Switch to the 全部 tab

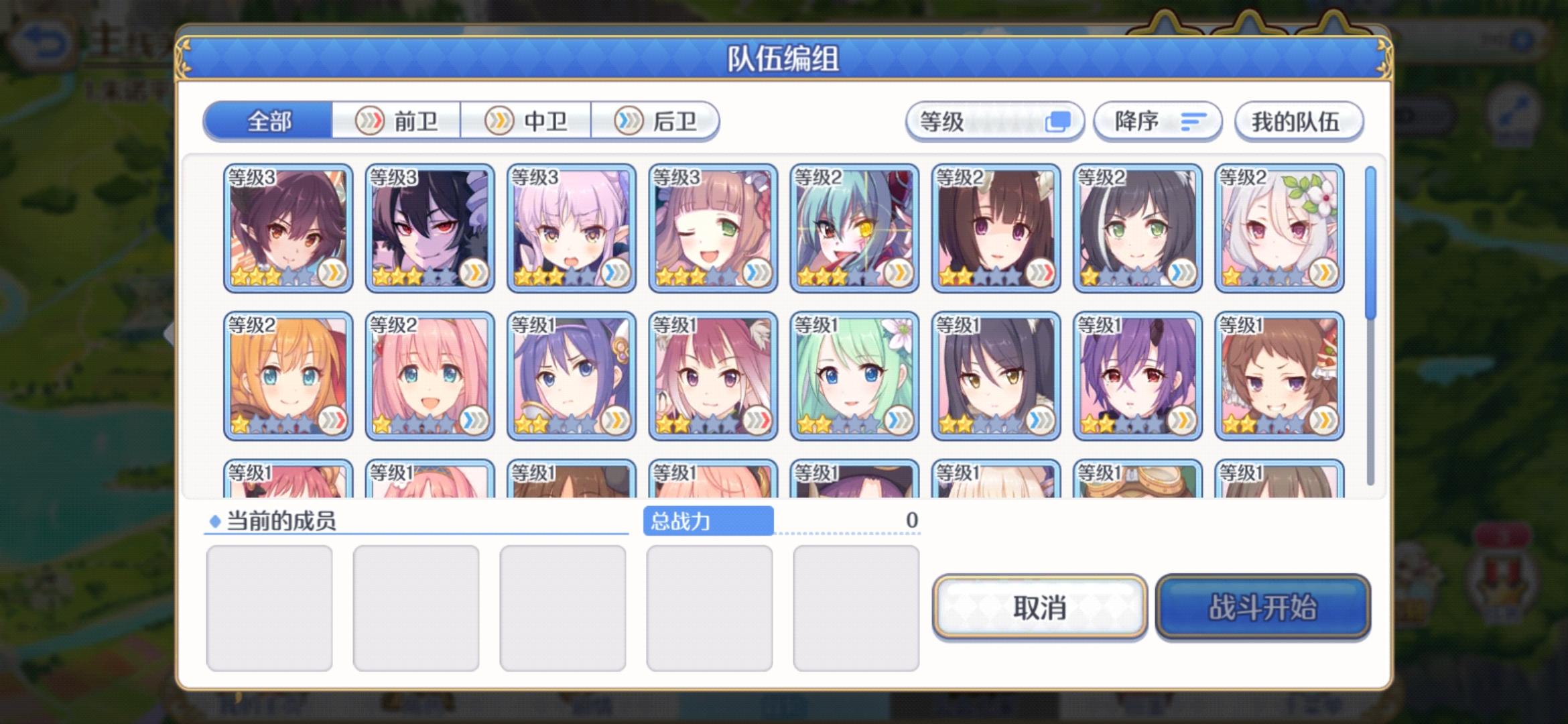268,121
